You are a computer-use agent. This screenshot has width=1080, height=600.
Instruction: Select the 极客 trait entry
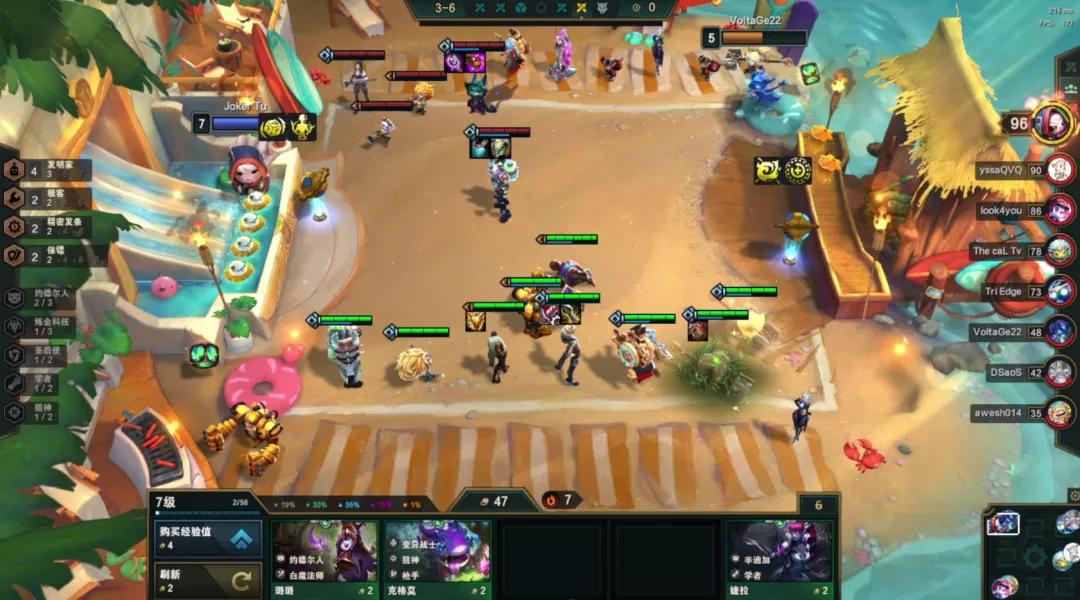tap(48, 198)
